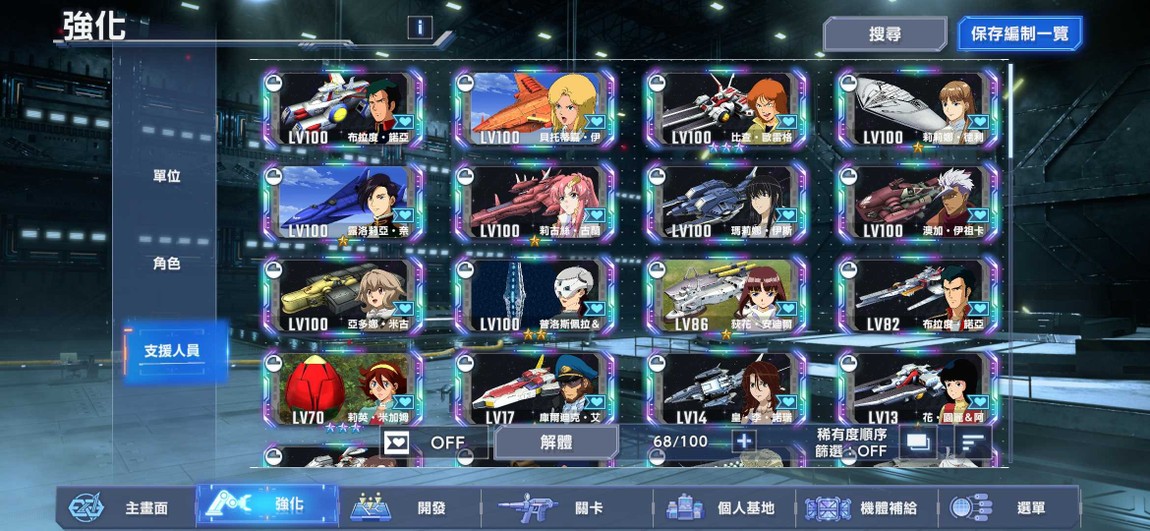
Task: Toggle the sort order direction icon
Action: pyautogui.click(x=970, y=441)
